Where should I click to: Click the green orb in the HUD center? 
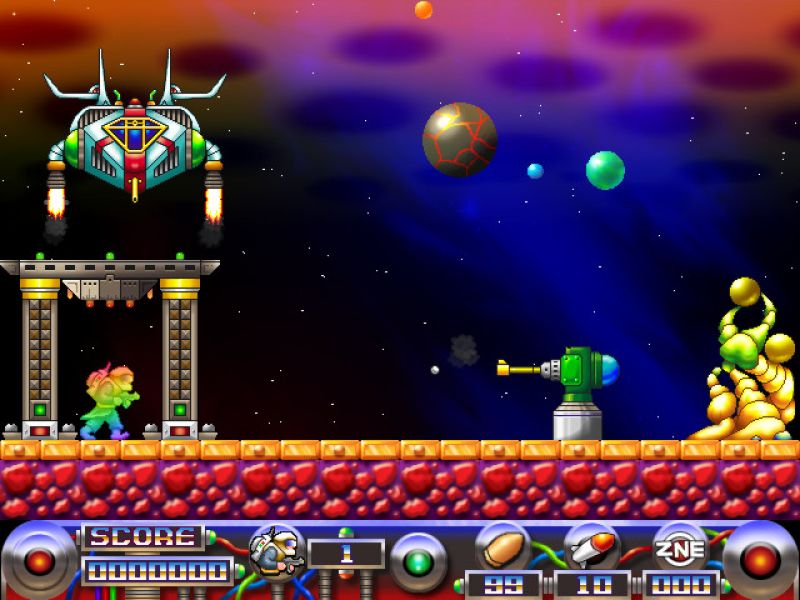(417, 562)
